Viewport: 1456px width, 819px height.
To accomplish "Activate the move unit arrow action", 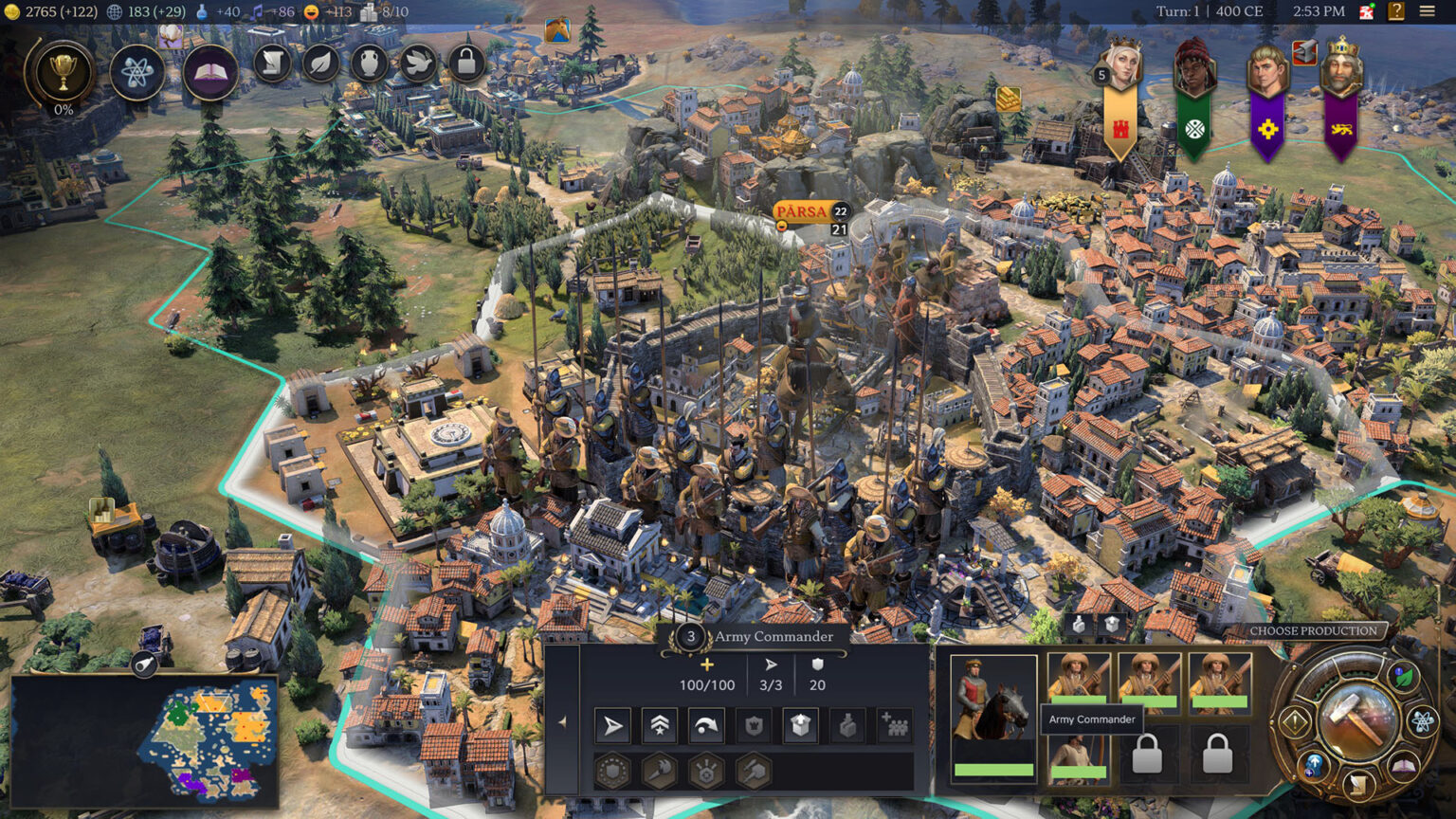I will (x=612, y=726).
